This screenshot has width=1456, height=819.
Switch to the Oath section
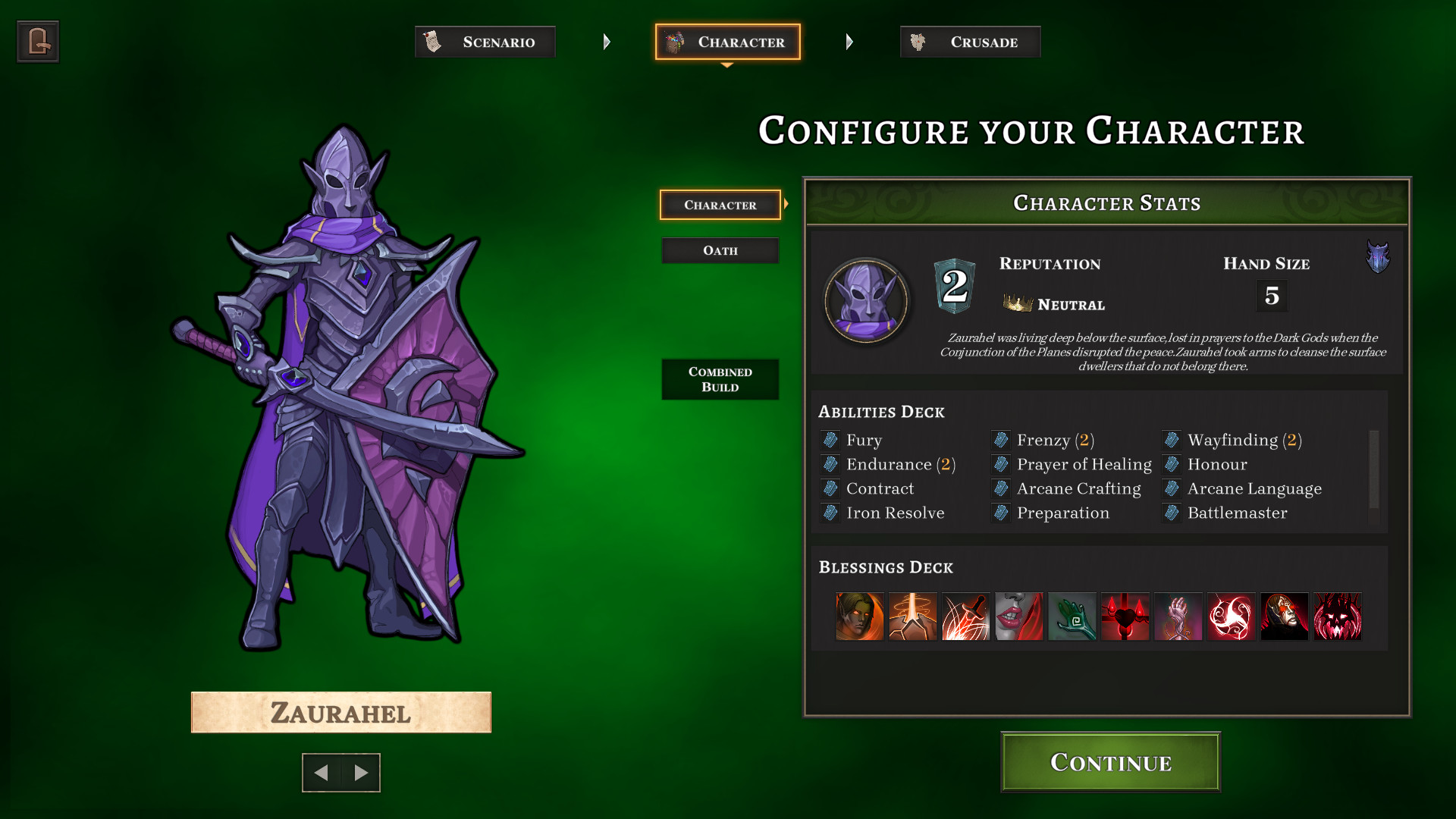[720, 250]
